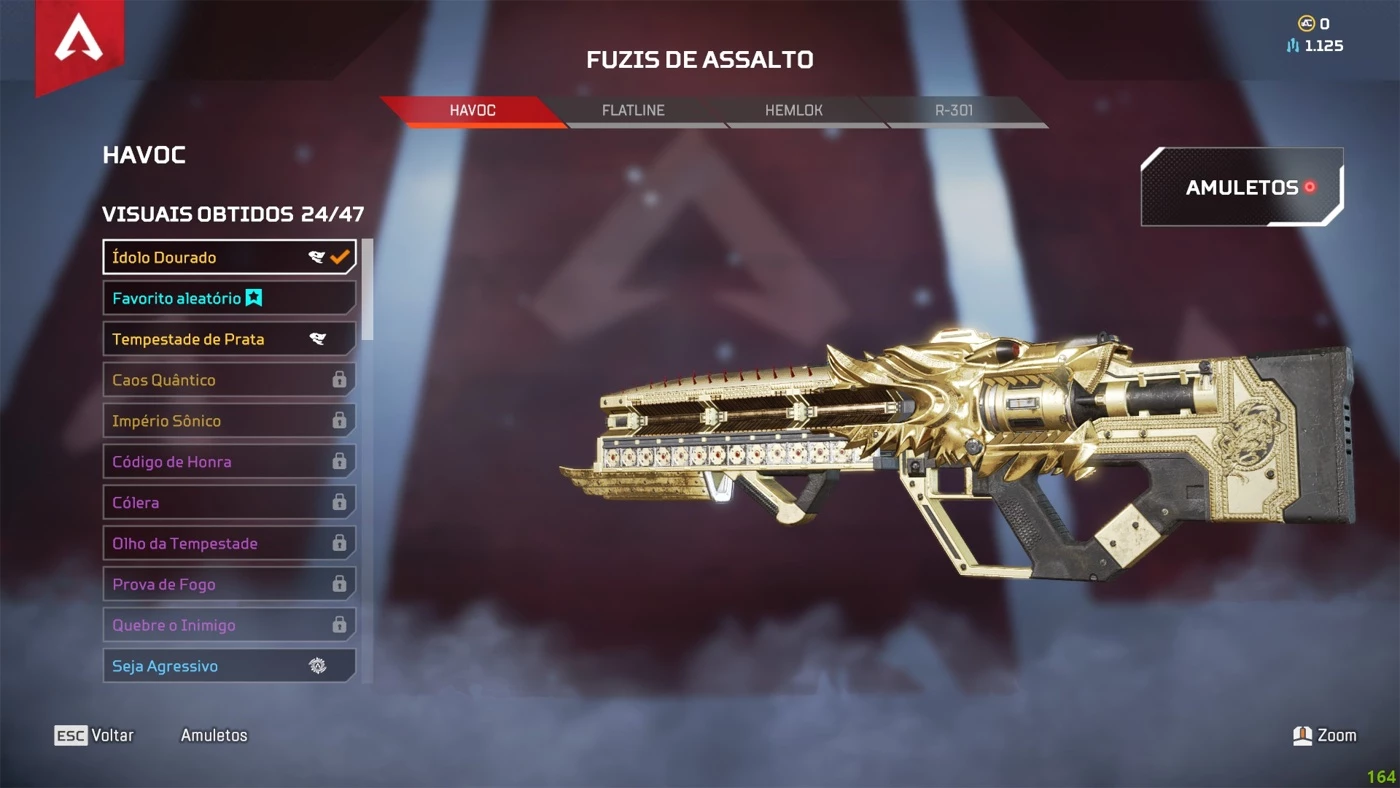Preview the Olho da Tempestade skin
The image size is (1400, 788).
click(x=229, y=544)
